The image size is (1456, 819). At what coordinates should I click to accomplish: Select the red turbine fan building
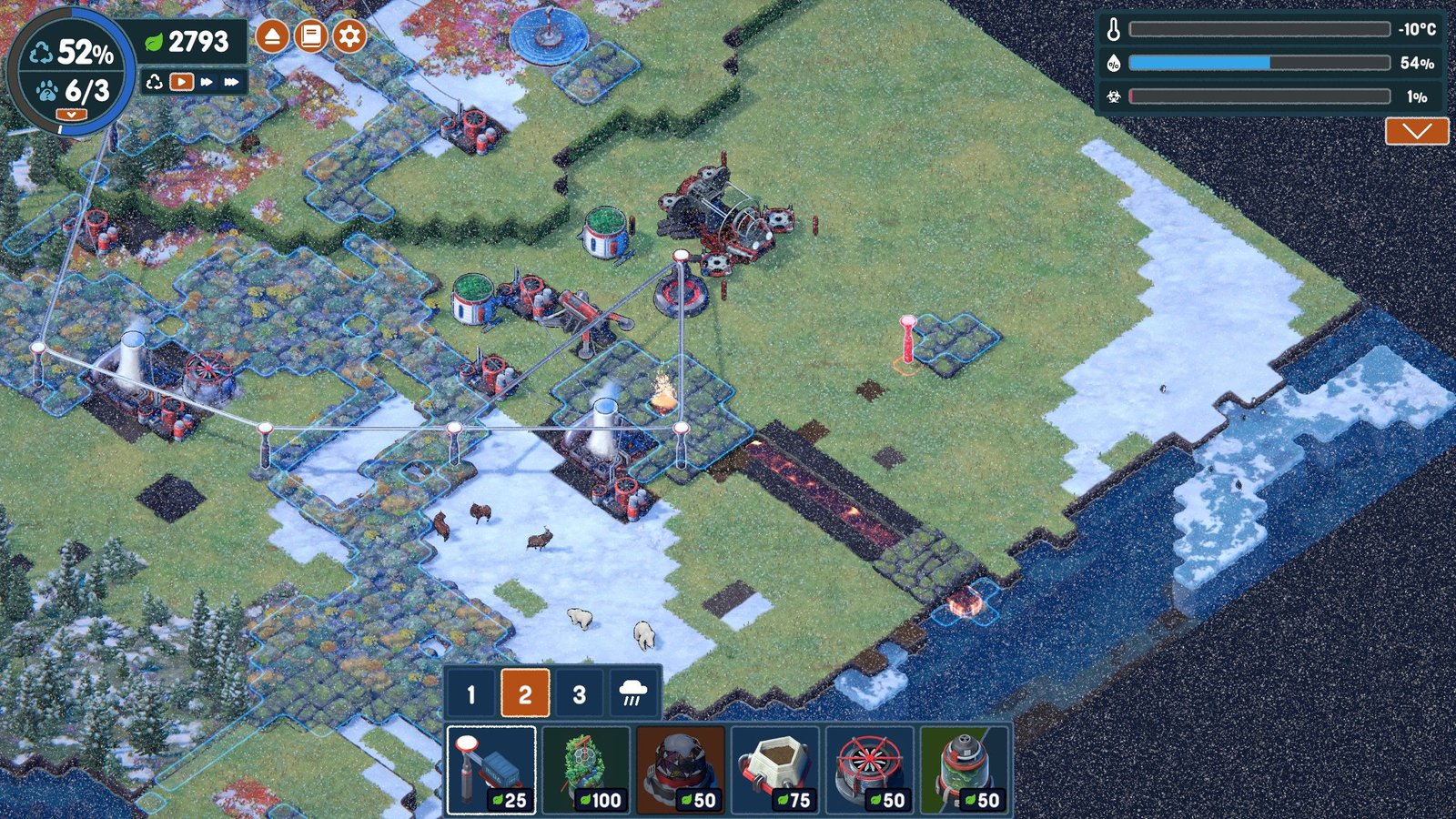(x=870, y=770)
